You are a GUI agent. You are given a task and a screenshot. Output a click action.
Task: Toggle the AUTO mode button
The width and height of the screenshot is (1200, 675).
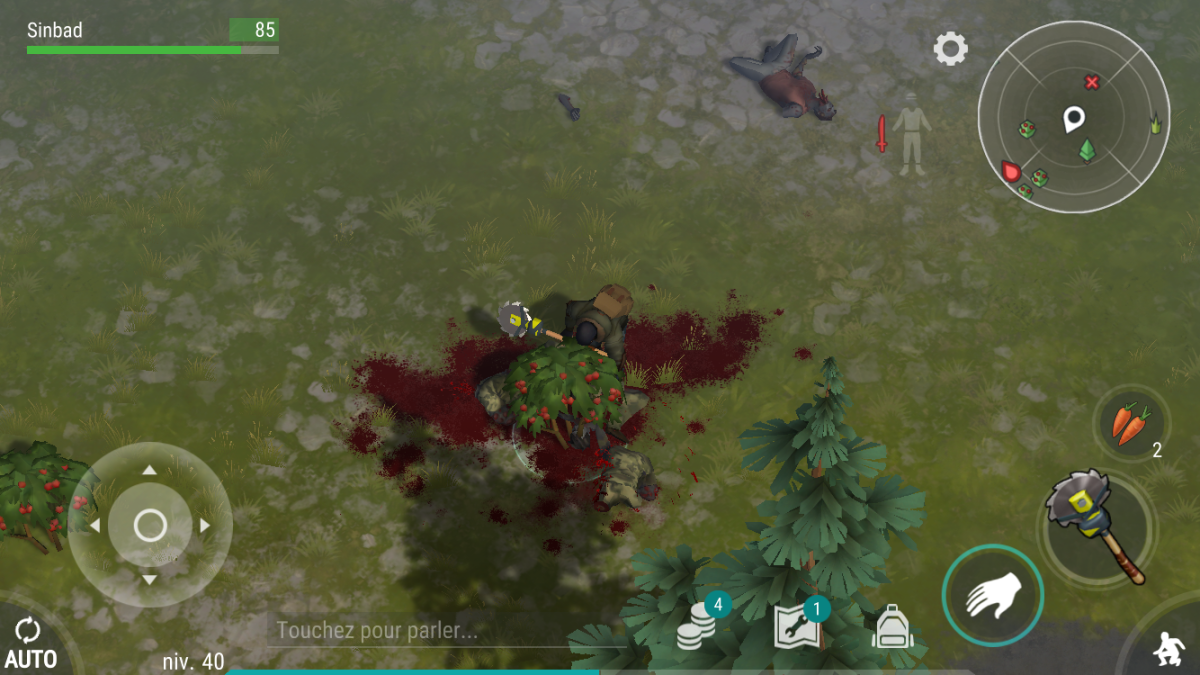point(30,643)
